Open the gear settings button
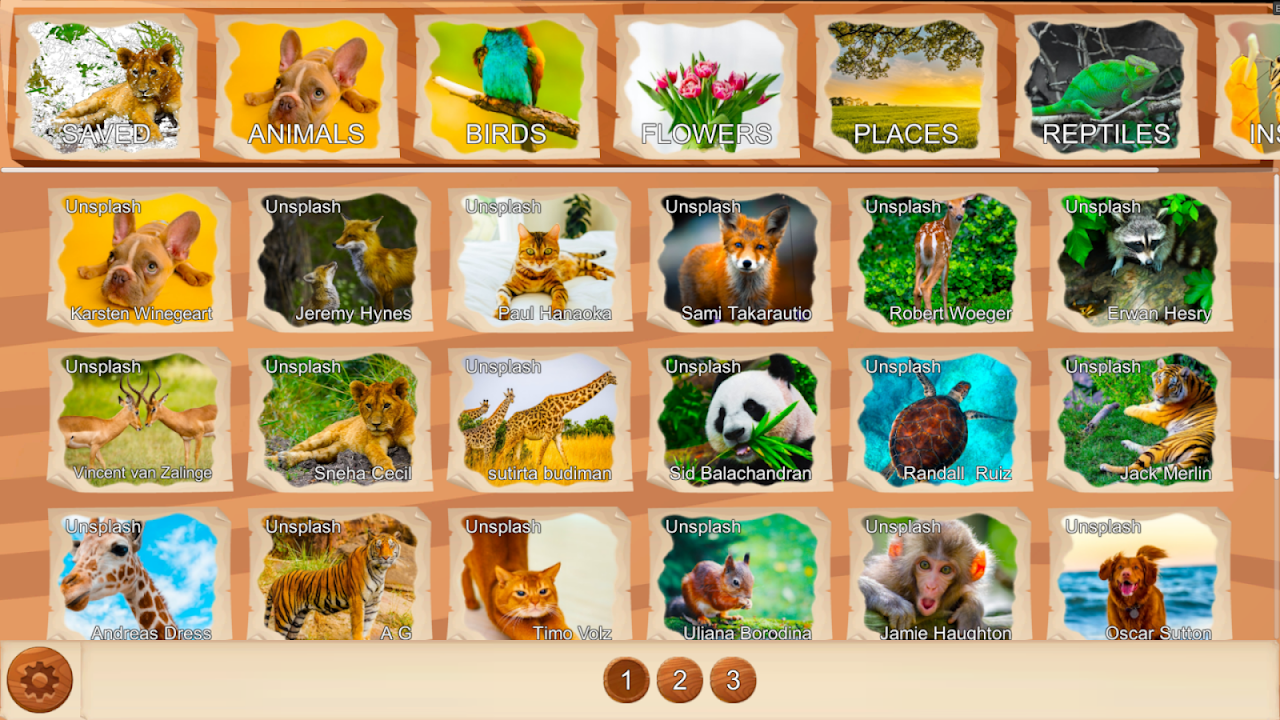Image resolution: width=1280 pixels, height=720 pixels. (x=40, y=680)
